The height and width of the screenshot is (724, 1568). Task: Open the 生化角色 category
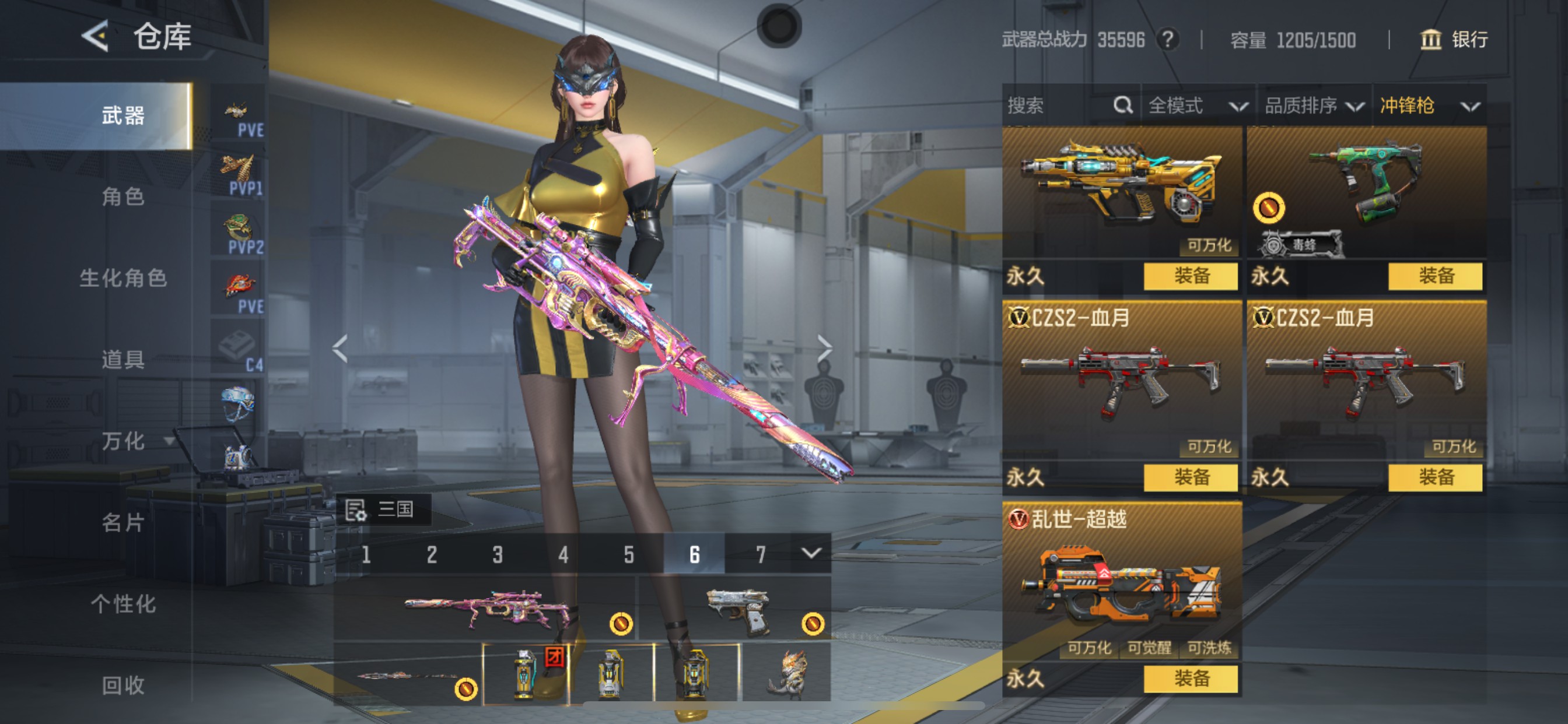tap(123, 278)
